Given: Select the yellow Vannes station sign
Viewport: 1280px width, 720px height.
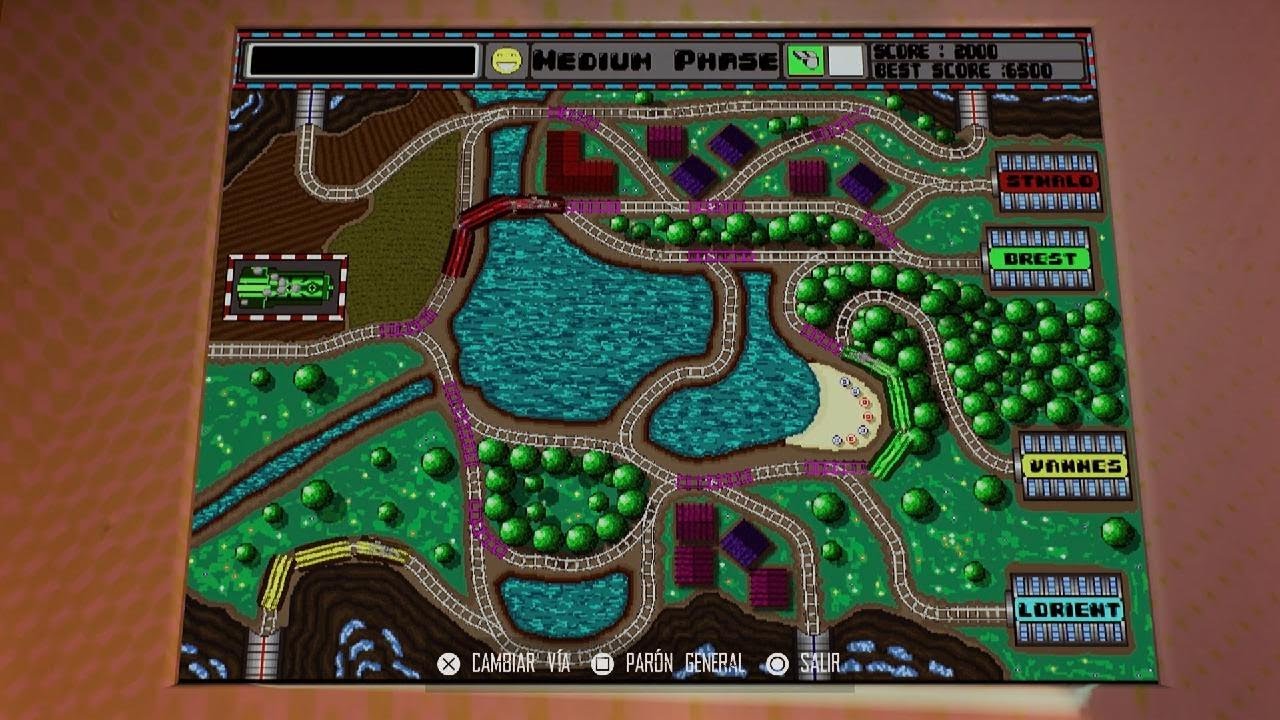Looking at the screenshot, I should coord(1075,466).
